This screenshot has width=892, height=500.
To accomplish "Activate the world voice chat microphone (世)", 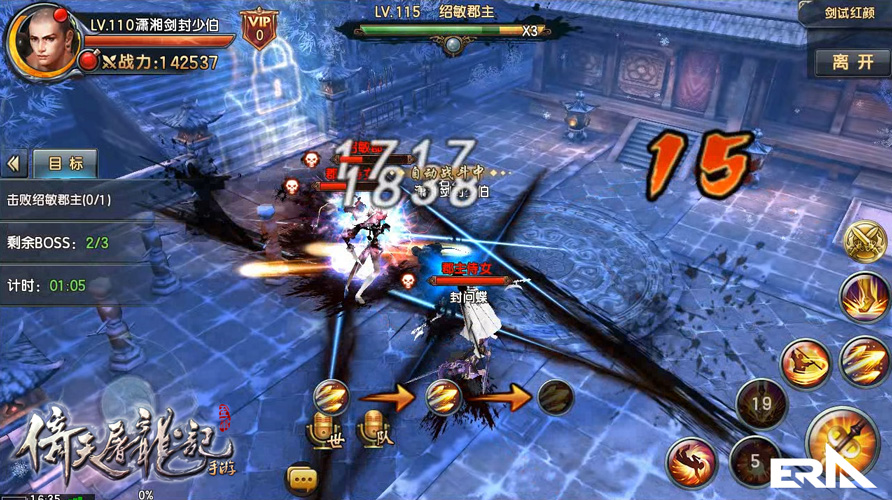I will click(328, 430).
